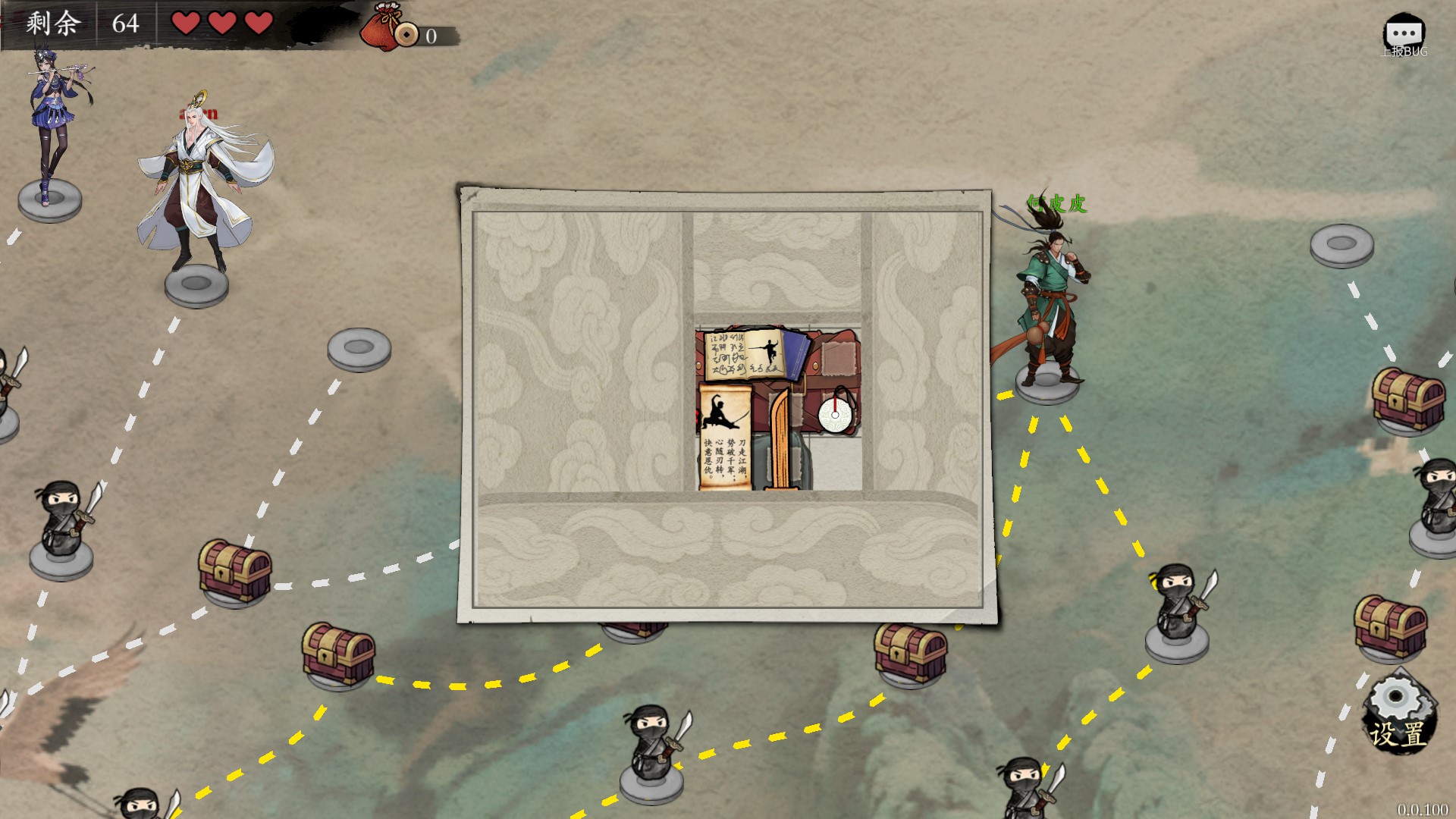Click the red coin pouch icon
1456x819 pixels.
[381, 27]
